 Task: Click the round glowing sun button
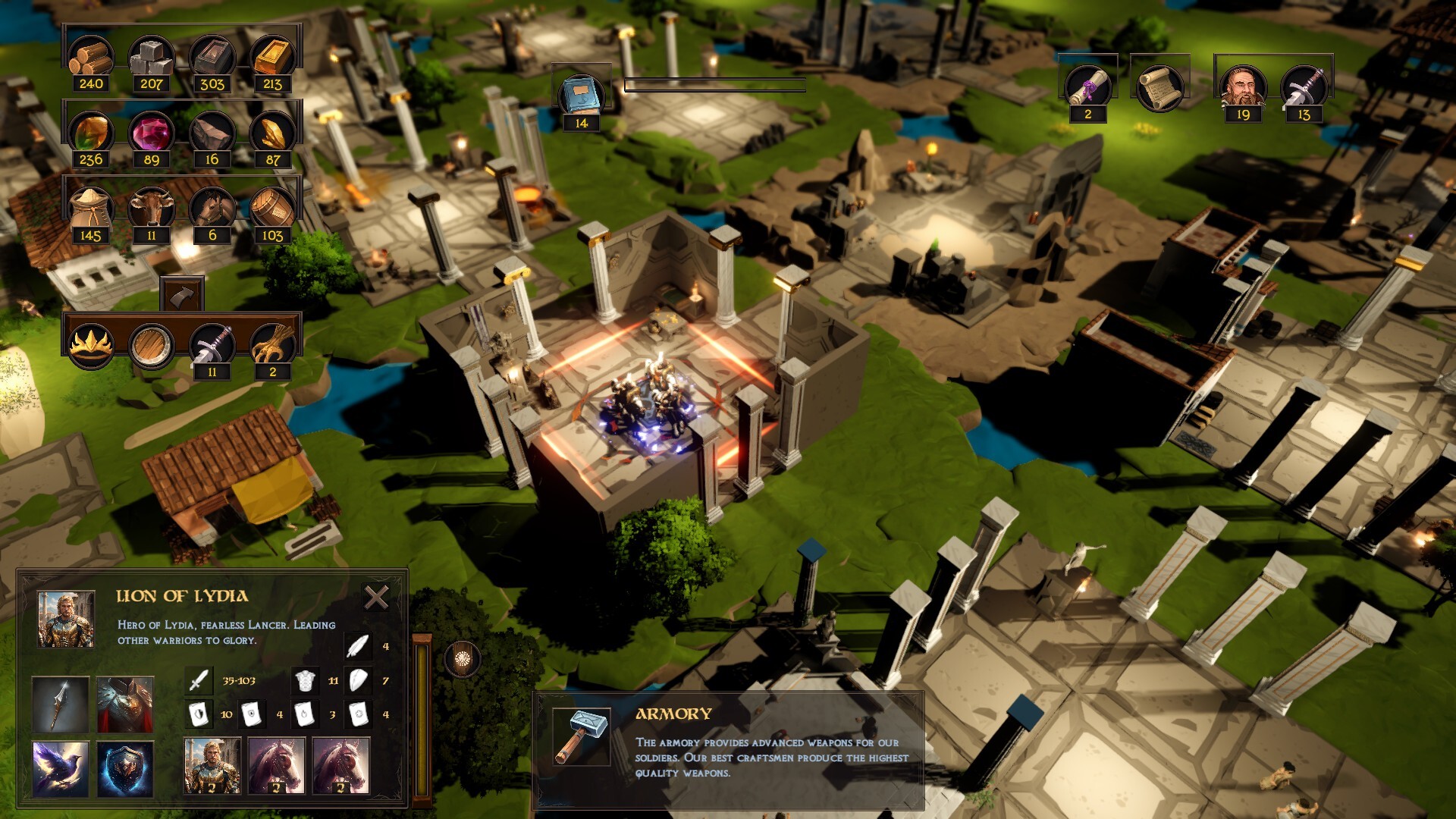[x=462, y=659]
